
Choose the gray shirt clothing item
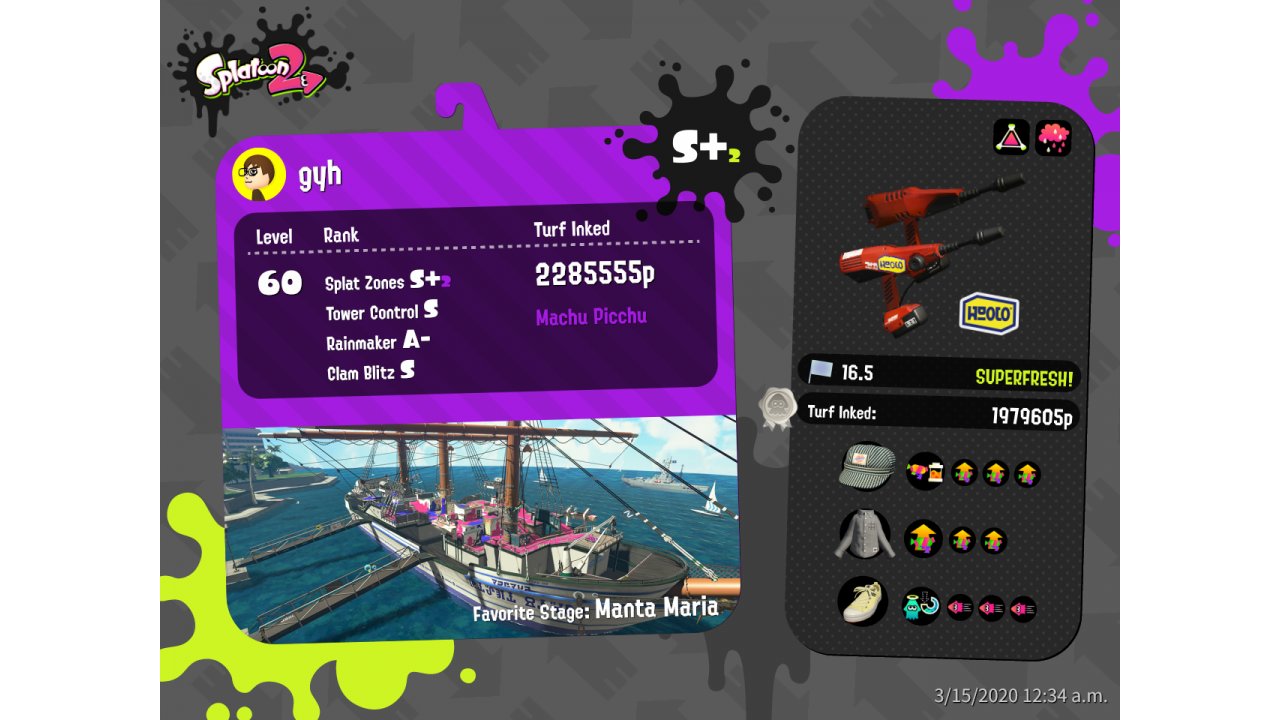[x=865, y=535]
